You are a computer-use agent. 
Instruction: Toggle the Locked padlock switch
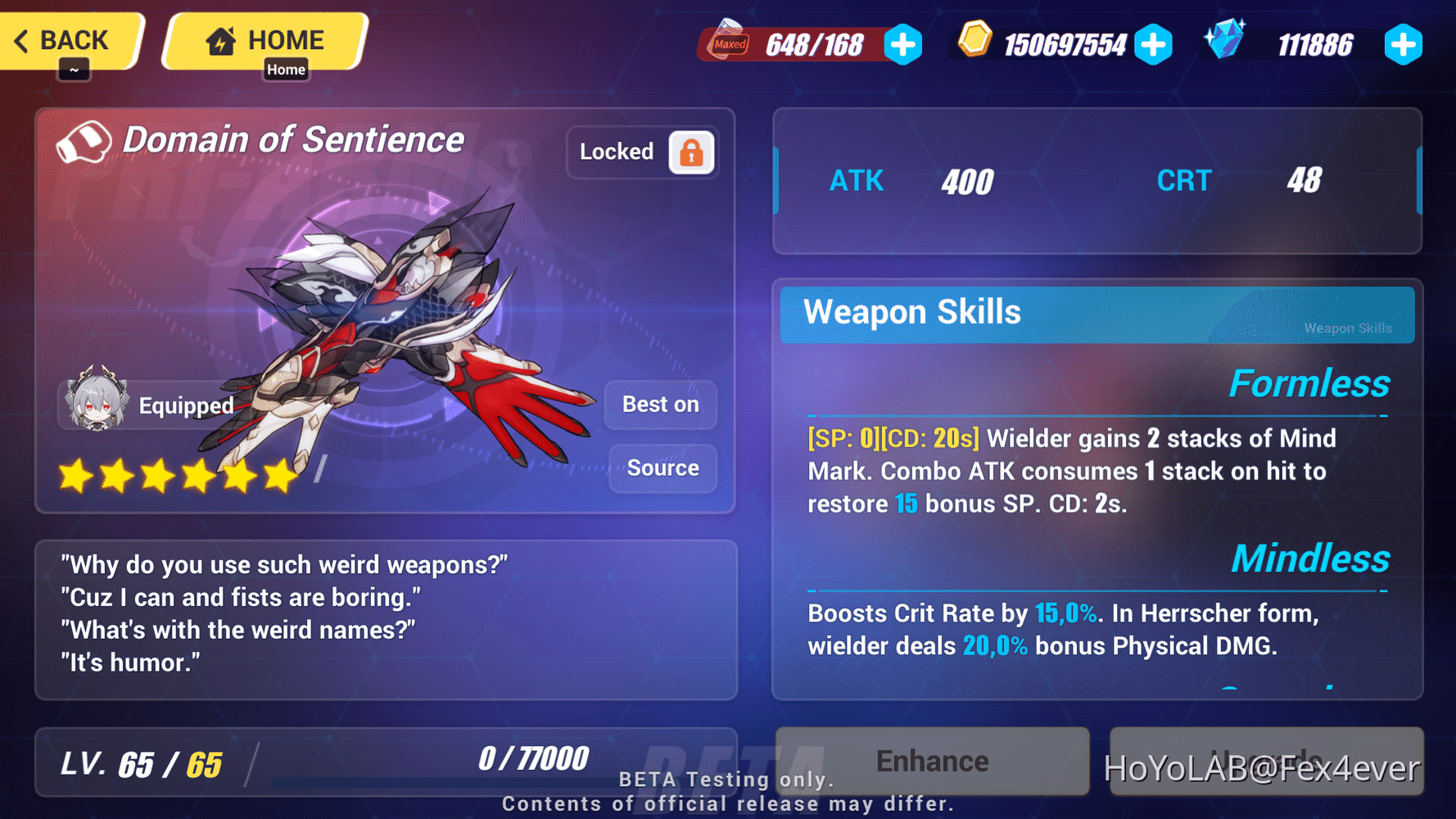point(690,152)
